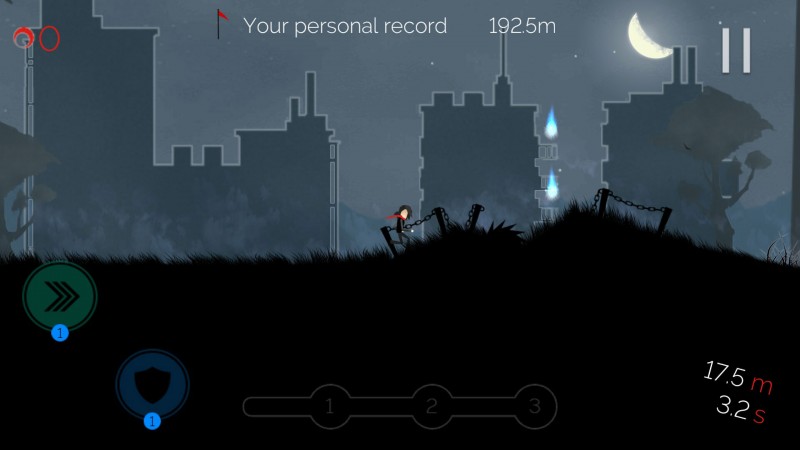Use the blue shield ability
The image size is (800, 450).
pyautogui.click(x=152, y=383)
